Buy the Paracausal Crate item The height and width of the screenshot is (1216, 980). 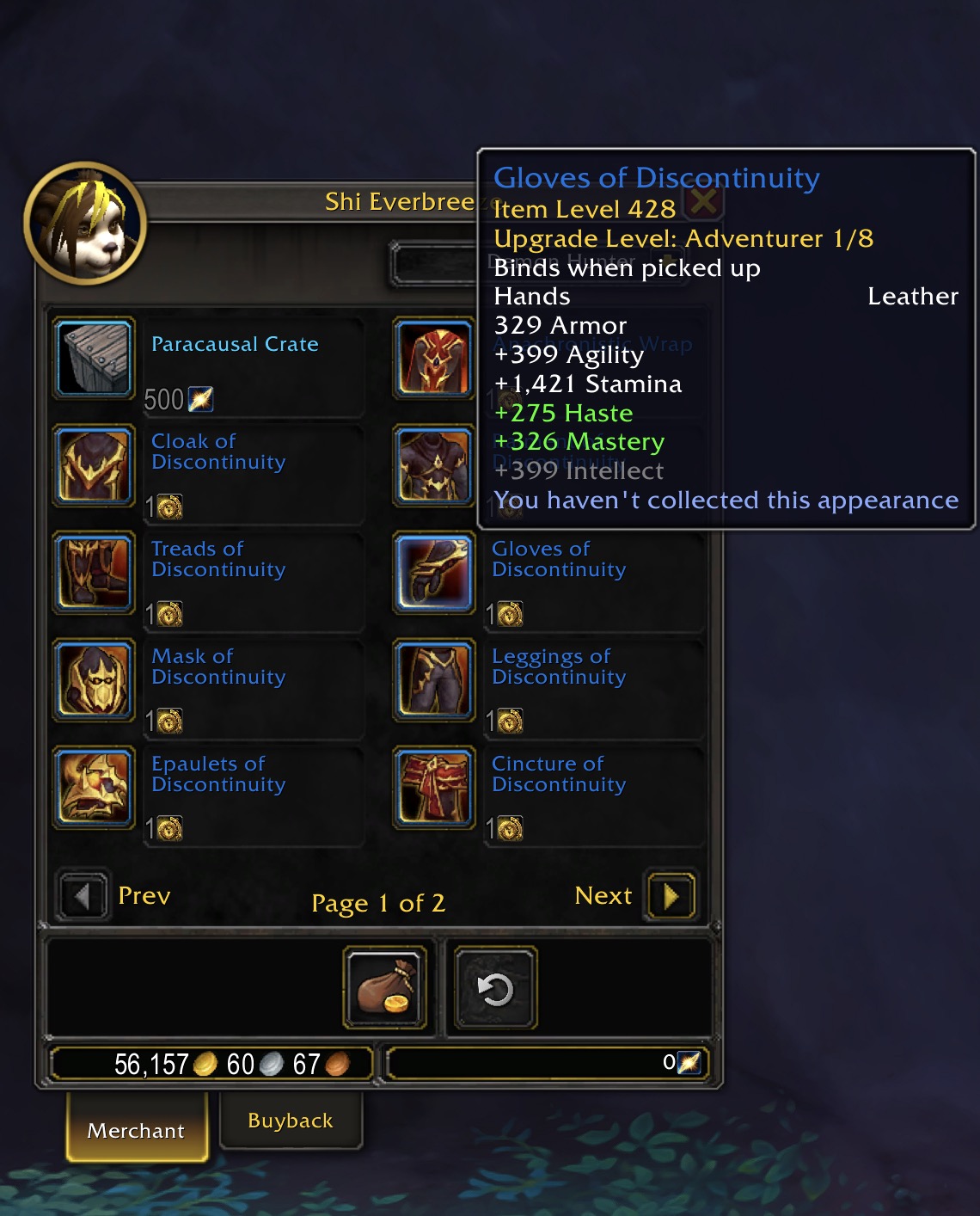coord(95,358)
